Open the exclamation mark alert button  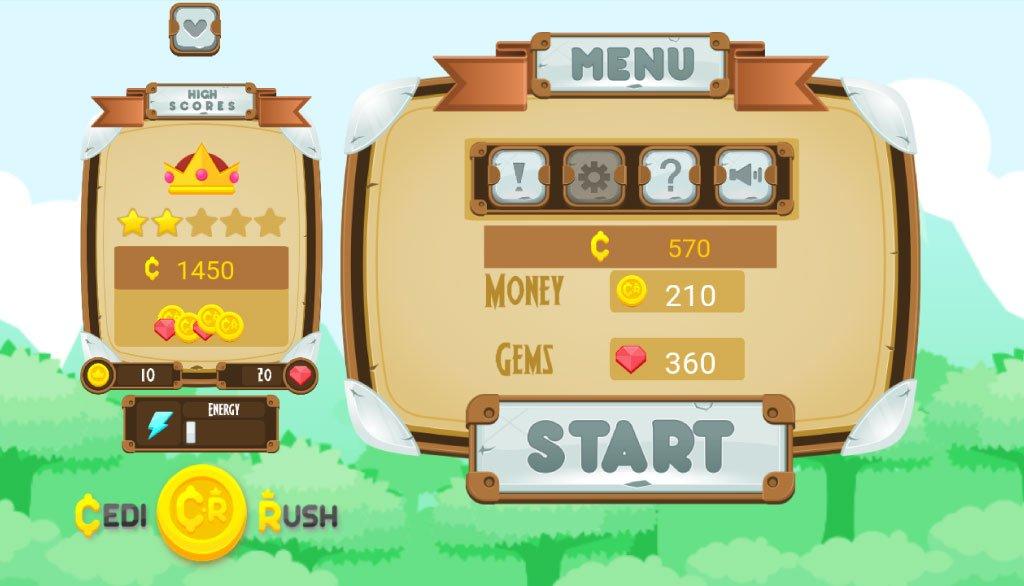pyautogui.click(x=518, y=177)
